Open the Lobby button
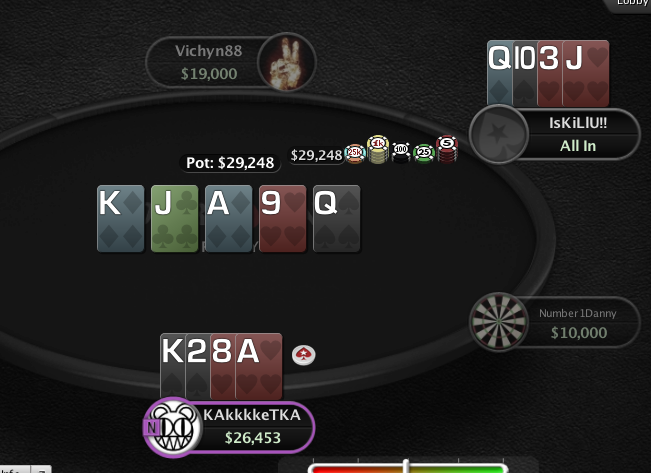 pyautogui.click(x=630, y=4)
